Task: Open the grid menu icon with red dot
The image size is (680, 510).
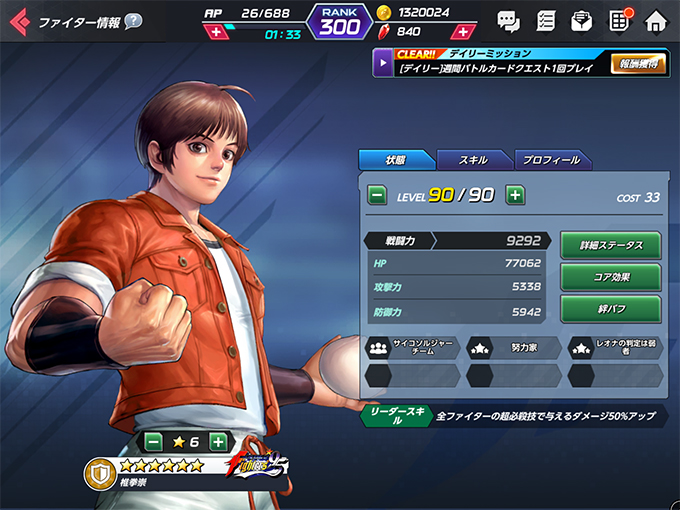Action: tap(618, 19)
